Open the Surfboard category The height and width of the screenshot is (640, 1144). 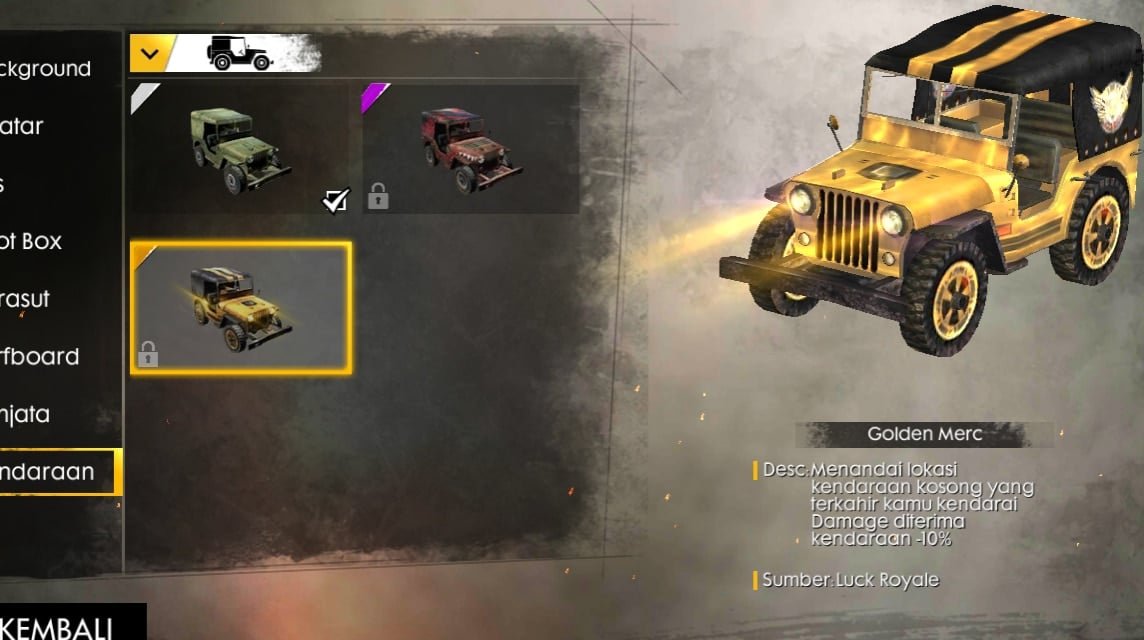point(45,357)
